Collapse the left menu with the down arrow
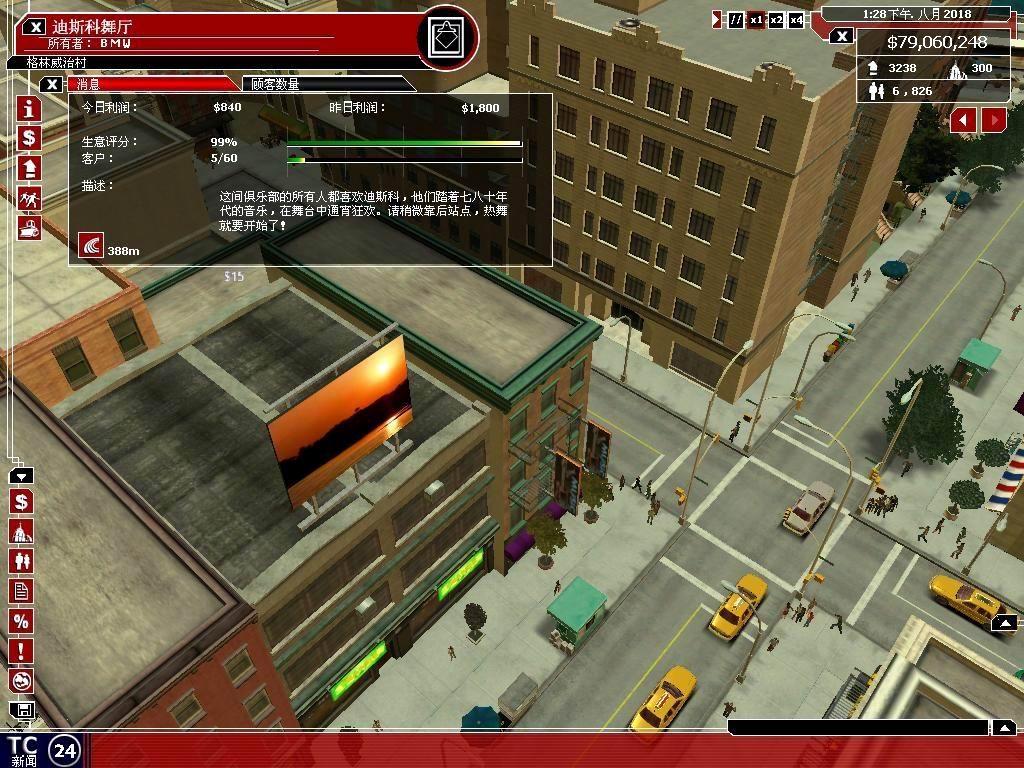Image resolution: width=1024 pixels, height=768 pixels. click(x=21, y=477)
